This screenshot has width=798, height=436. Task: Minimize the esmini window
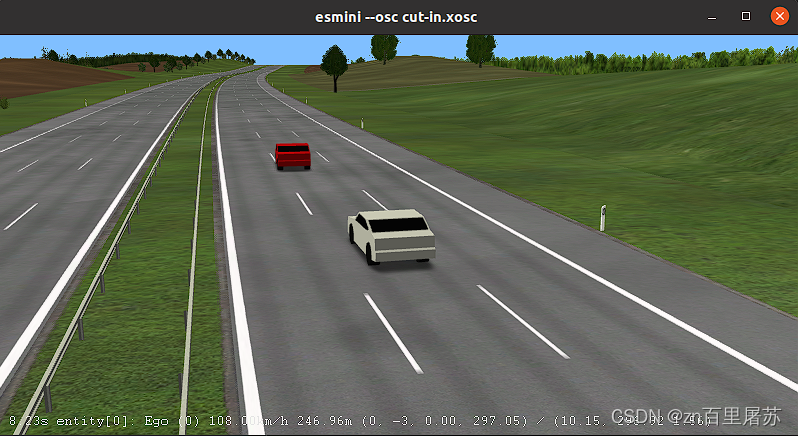coord(713,17)
